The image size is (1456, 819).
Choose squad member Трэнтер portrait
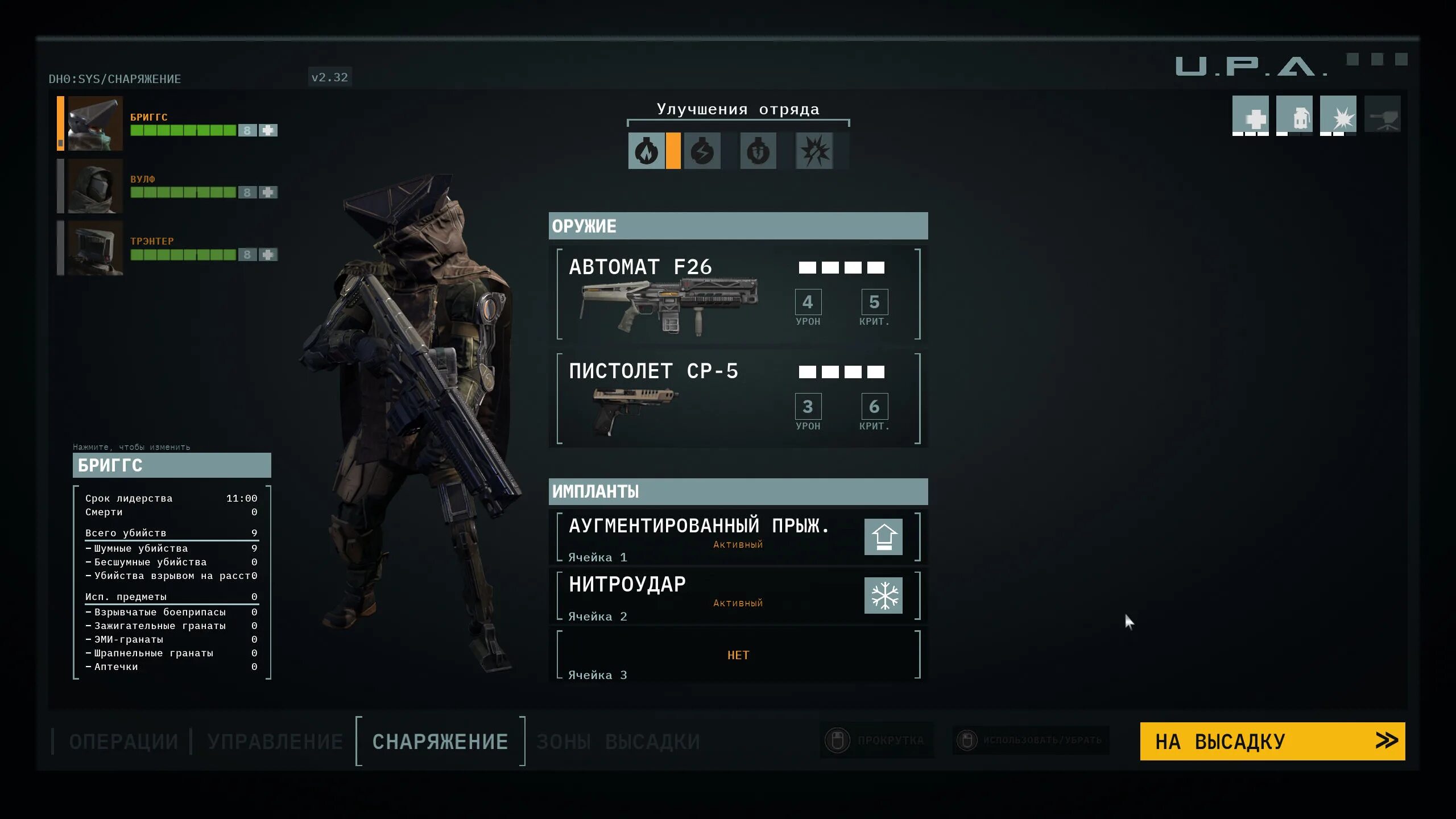pos(95,248)
